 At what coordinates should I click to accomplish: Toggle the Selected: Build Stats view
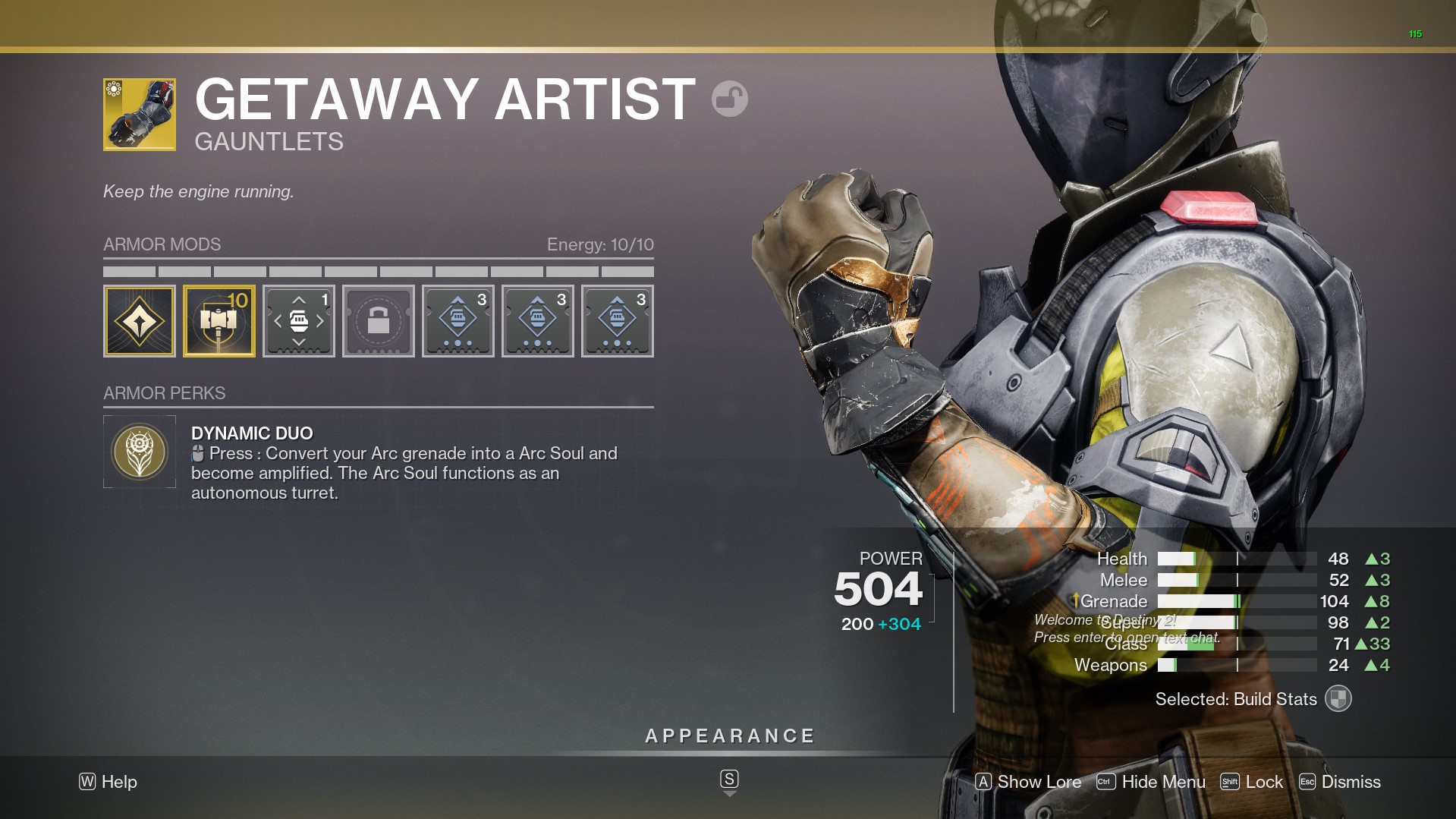tap(1338, 699)
